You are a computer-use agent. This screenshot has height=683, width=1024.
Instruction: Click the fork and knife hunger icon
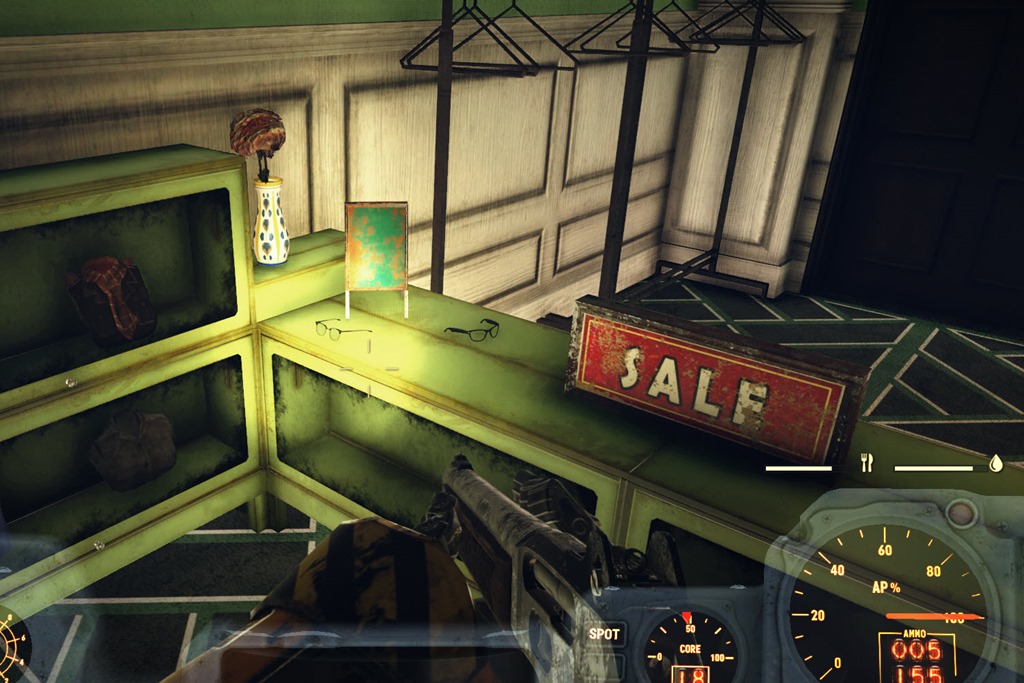866,463
